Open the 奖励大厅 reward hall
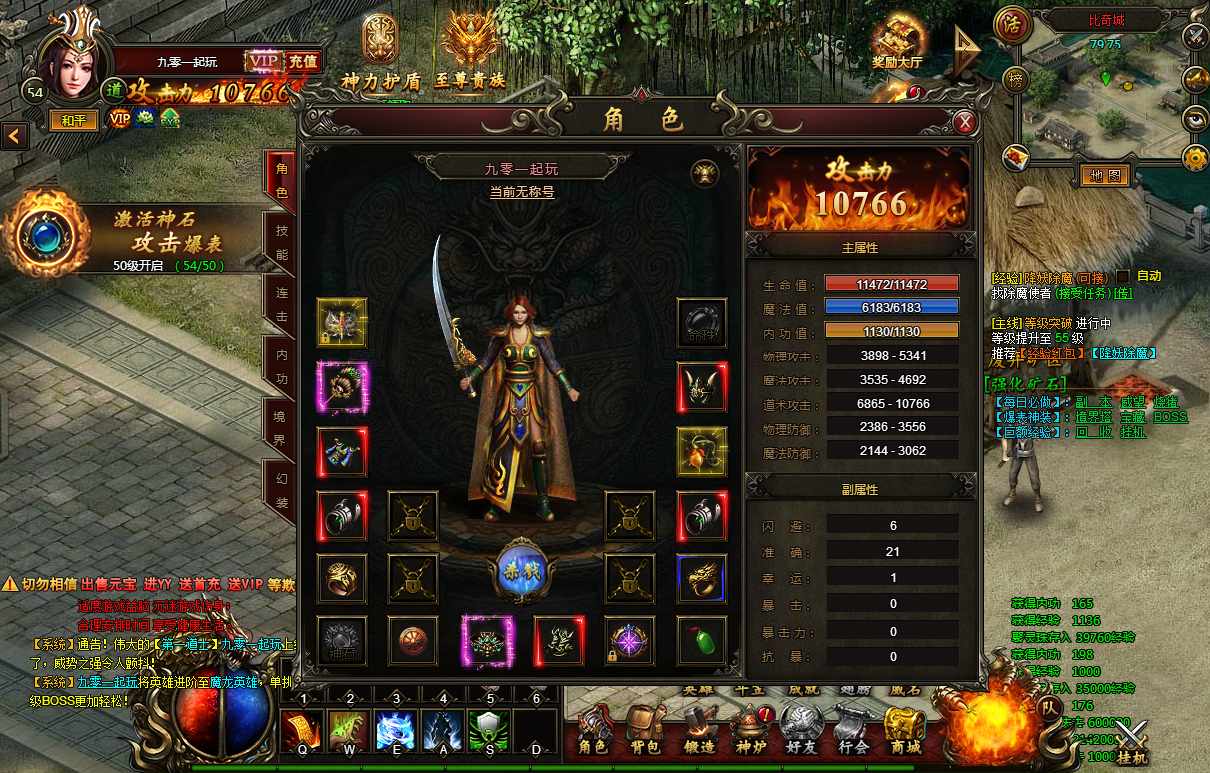This screenshot has width=1210, height=773. click(896, 44)
